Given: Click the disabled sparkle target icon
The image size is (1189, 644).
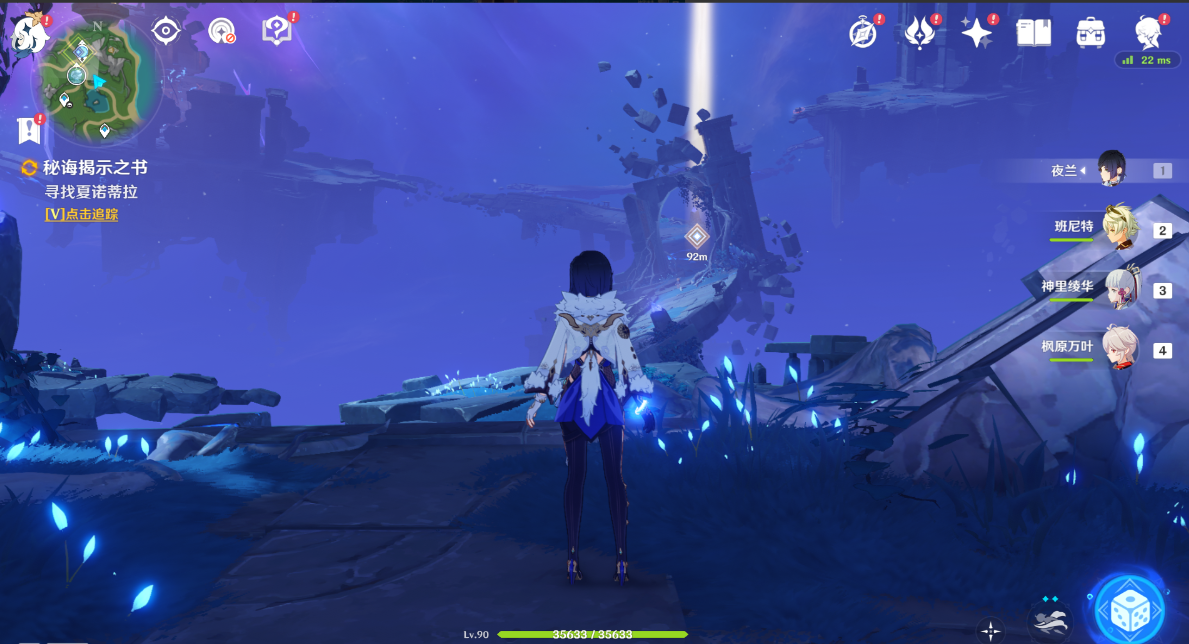Looking at the screenshot, I should tap(221, 31).
